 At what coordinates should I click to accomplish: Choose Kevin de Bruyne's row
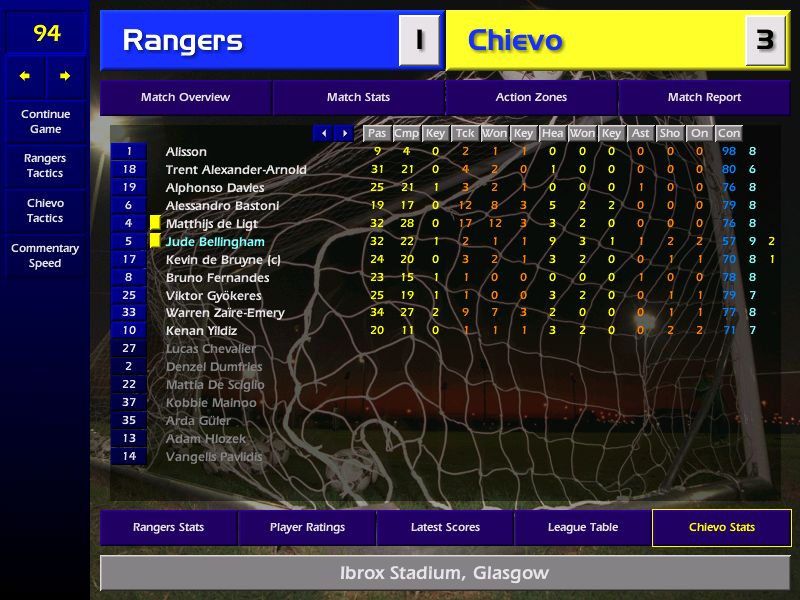[223, 260]
